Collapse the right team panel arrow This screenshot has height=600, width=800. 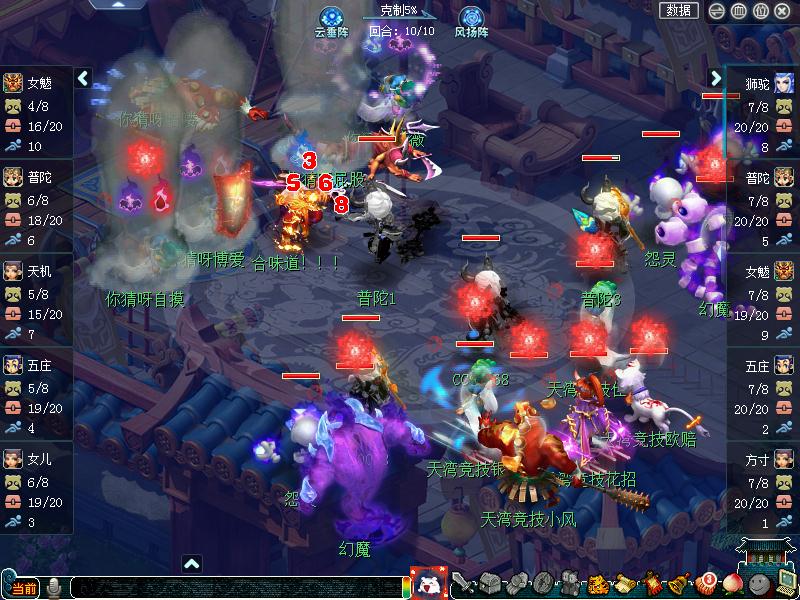716,78
